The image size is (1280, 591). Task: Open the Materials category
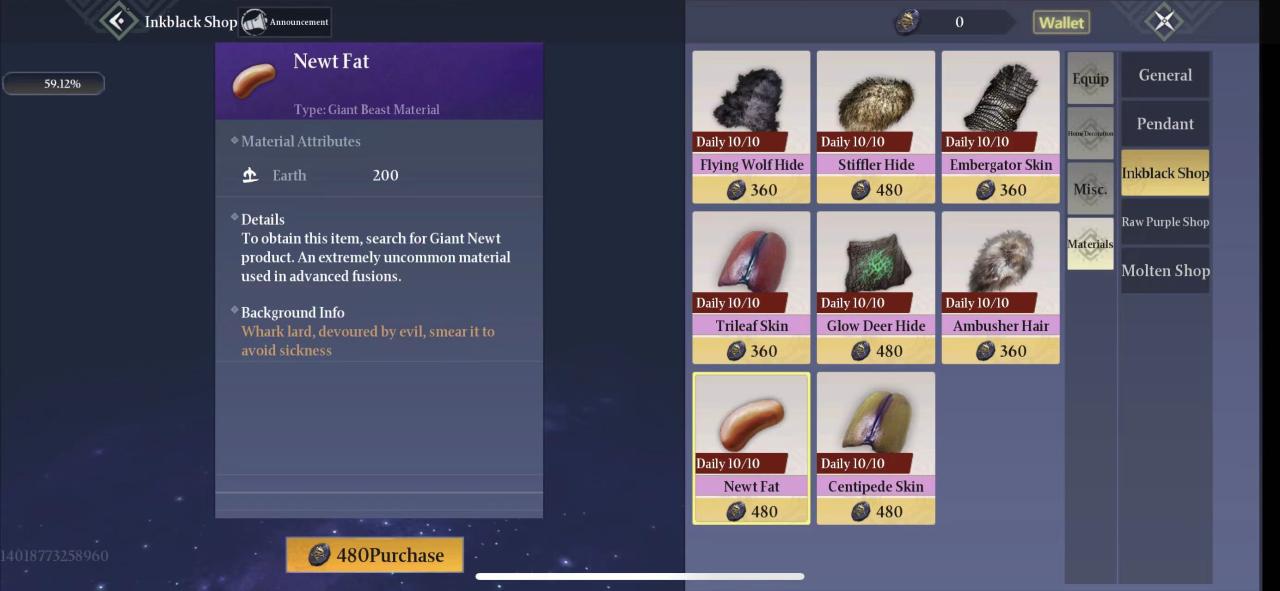coord(1090,244)
